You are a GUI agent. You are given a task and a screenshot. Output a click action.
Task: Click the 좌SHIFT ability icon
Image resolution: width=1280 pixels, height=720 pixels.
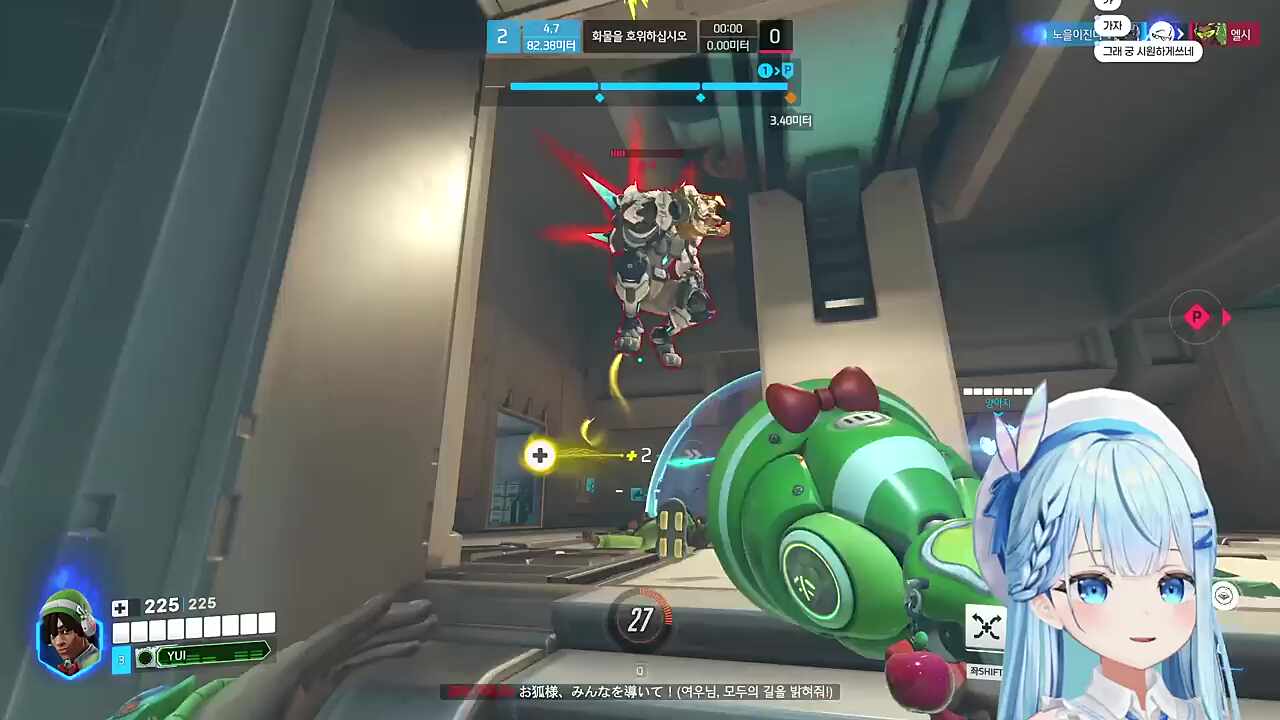[986, 627]
